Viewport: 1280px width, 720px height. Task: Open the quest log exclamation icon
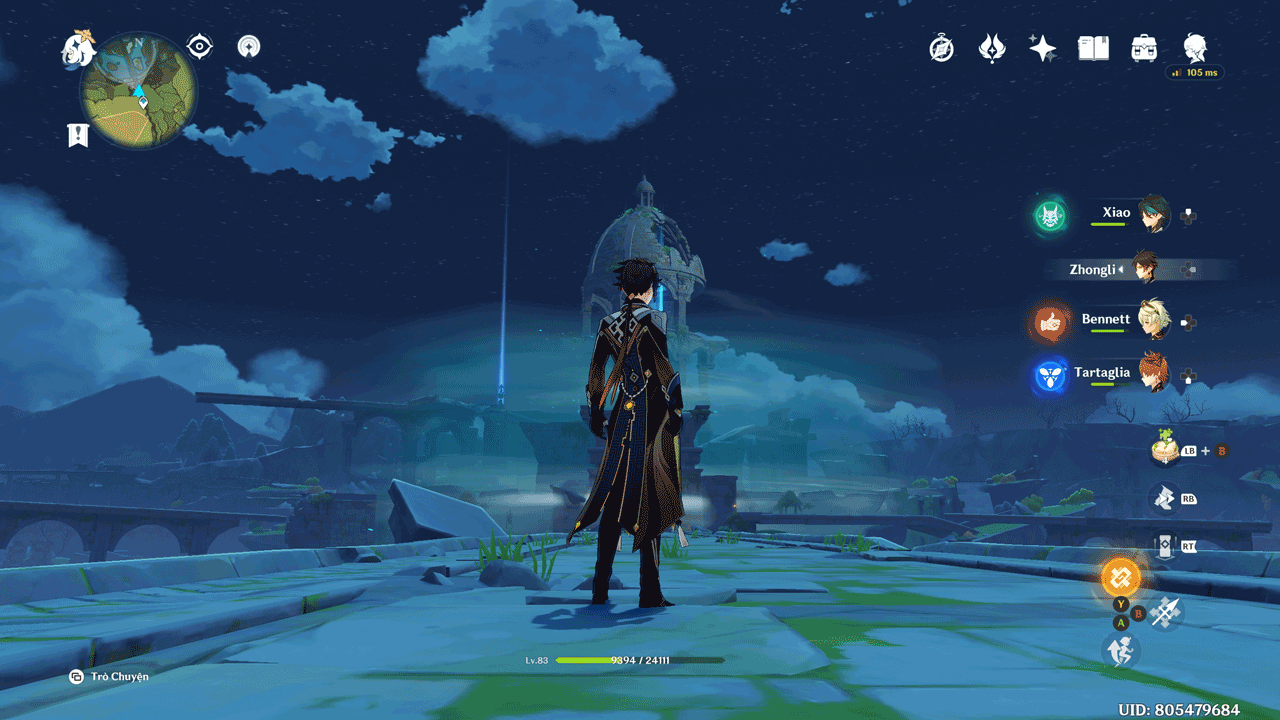tap(78, 135)
